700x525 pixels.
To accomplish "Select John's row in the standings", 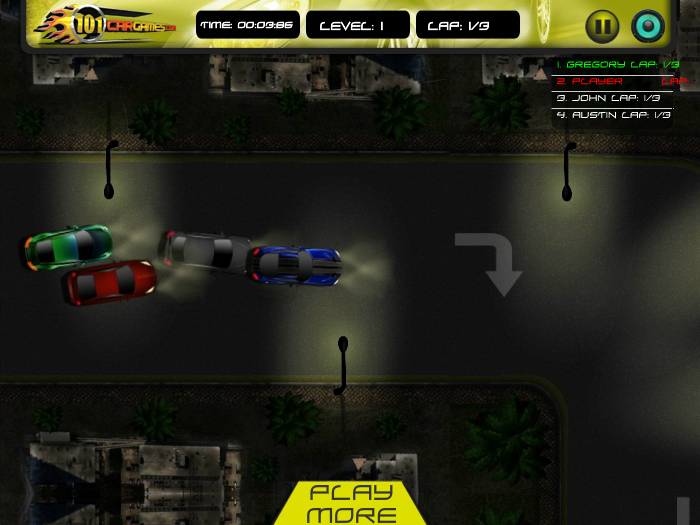I will (x=613, y=98).
